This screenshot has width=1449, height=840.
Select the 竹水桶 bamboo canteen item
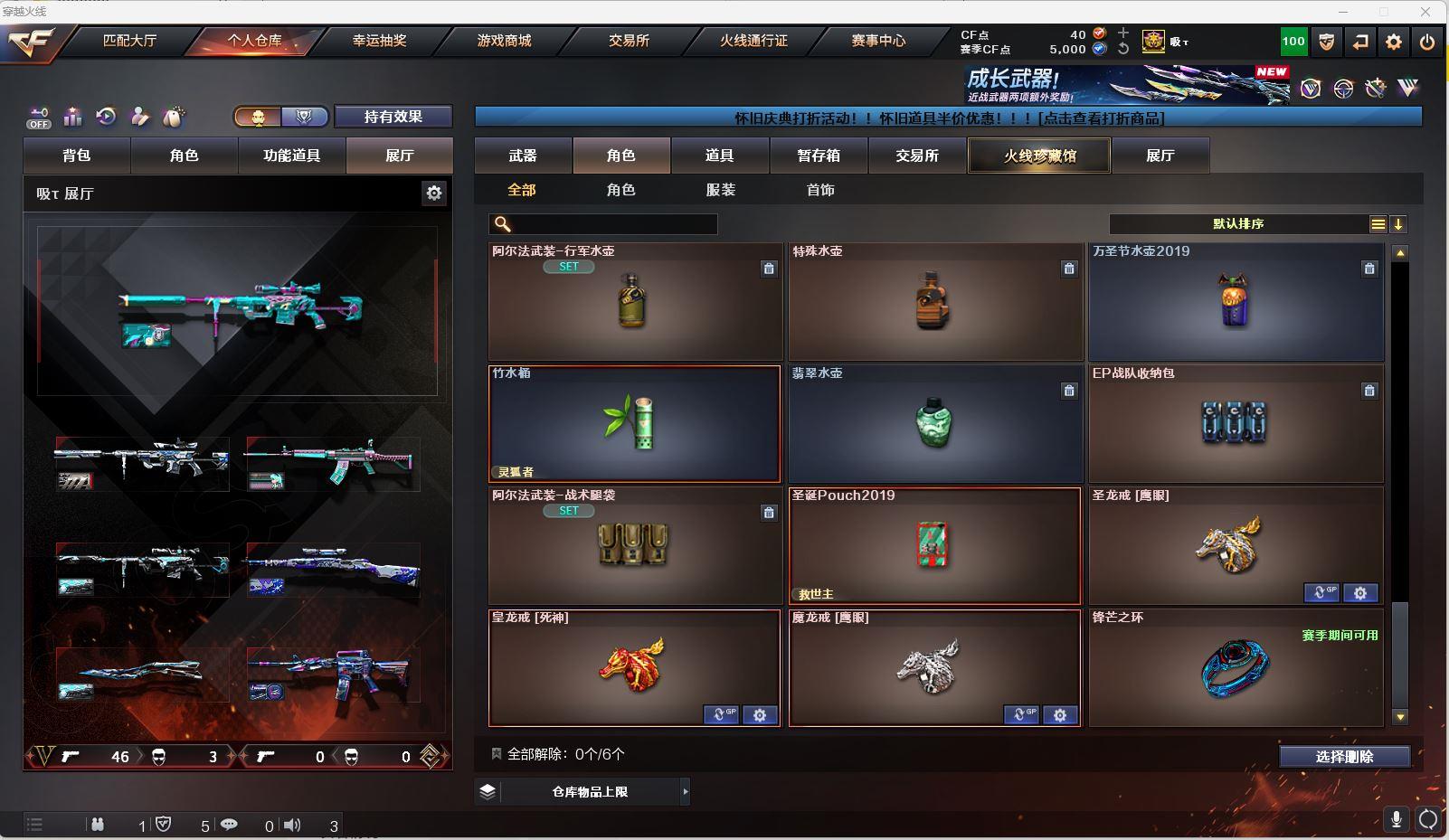634,423
